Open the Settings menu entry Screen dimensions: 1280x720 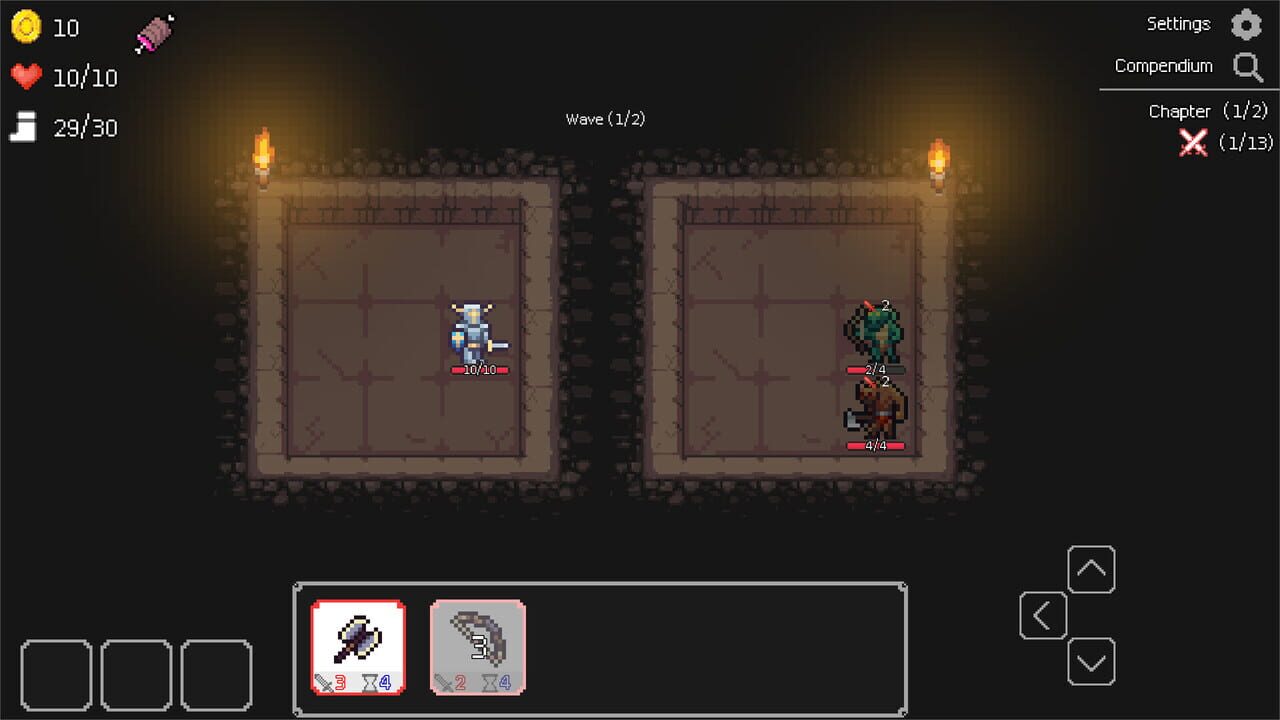click(1178, 23)
